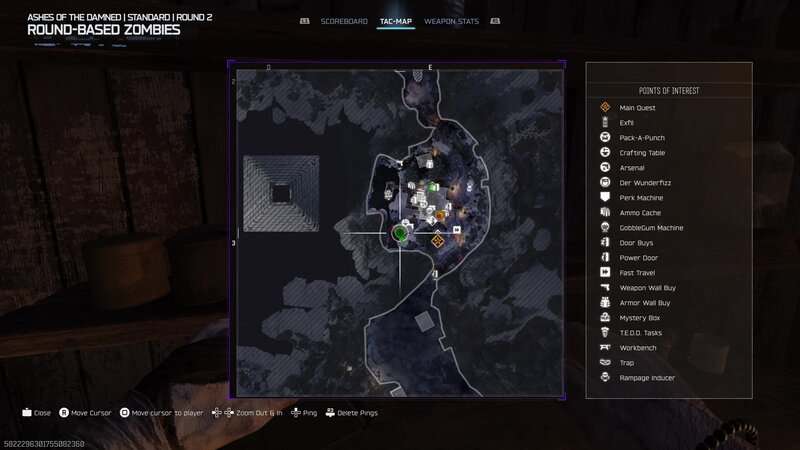Select Weapon Wall Buy in the legend
The width and height of the screenshot is (800, 450).
[645, 287]
